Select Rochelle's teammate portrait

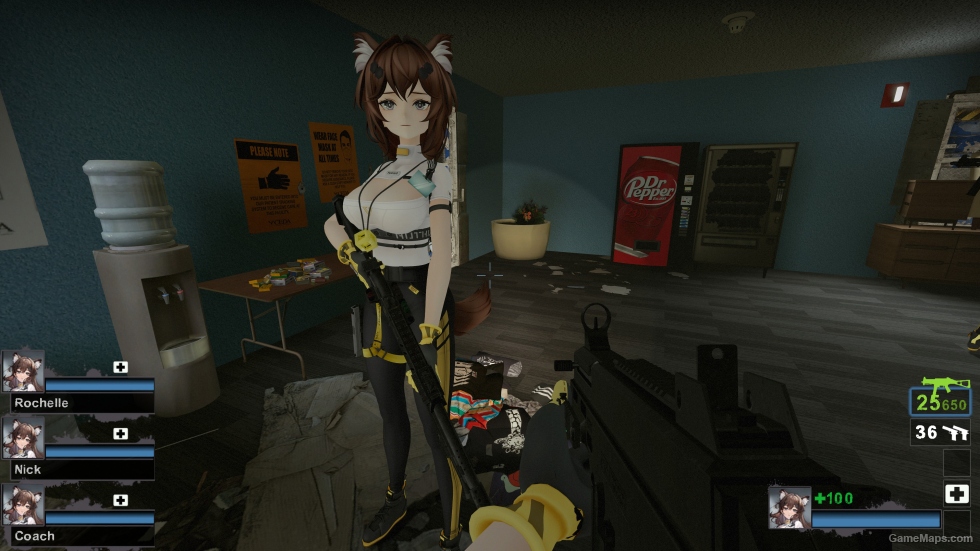[23, 371]
